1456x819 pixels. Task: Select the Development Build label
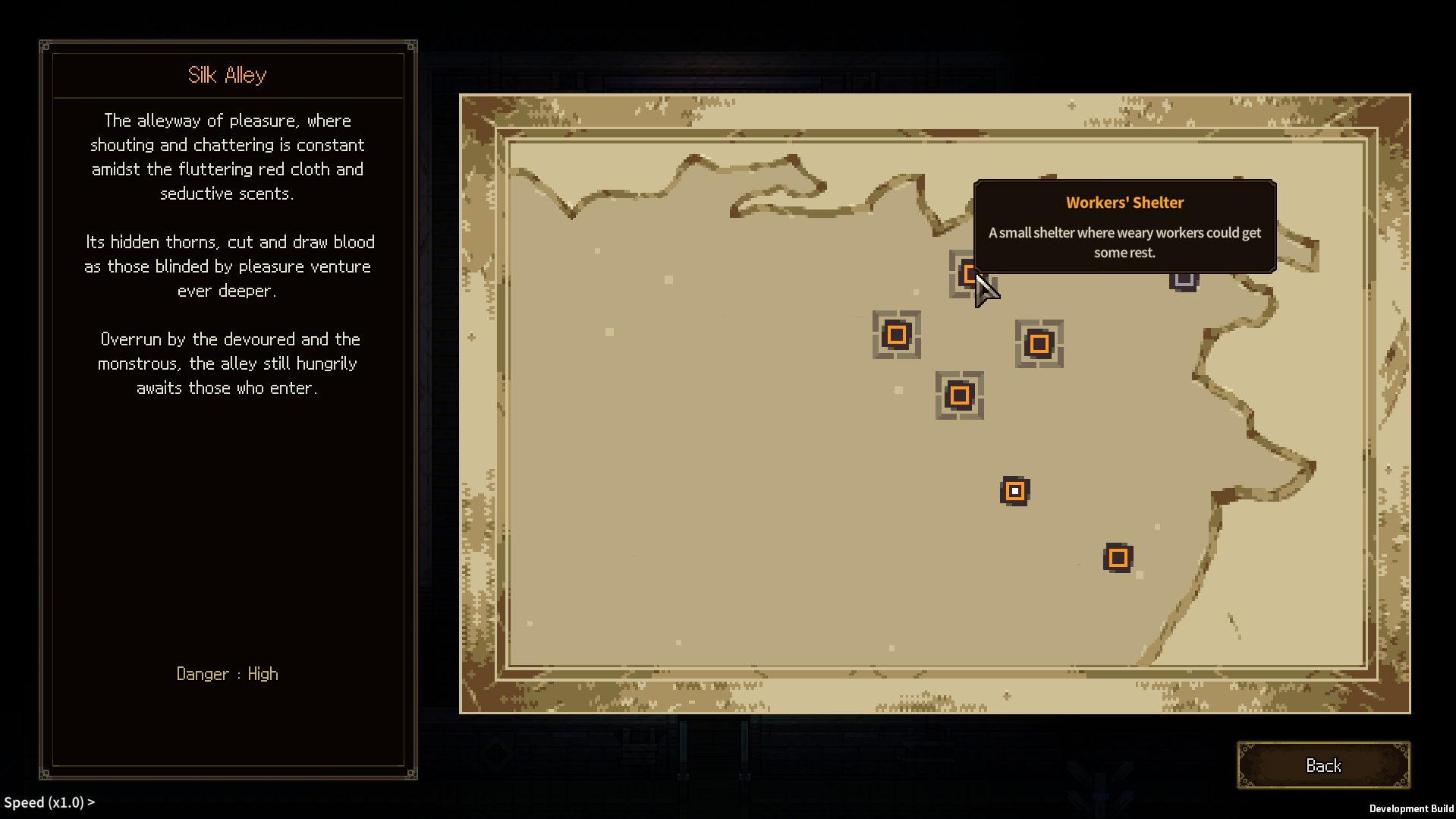coord(1411,808)
